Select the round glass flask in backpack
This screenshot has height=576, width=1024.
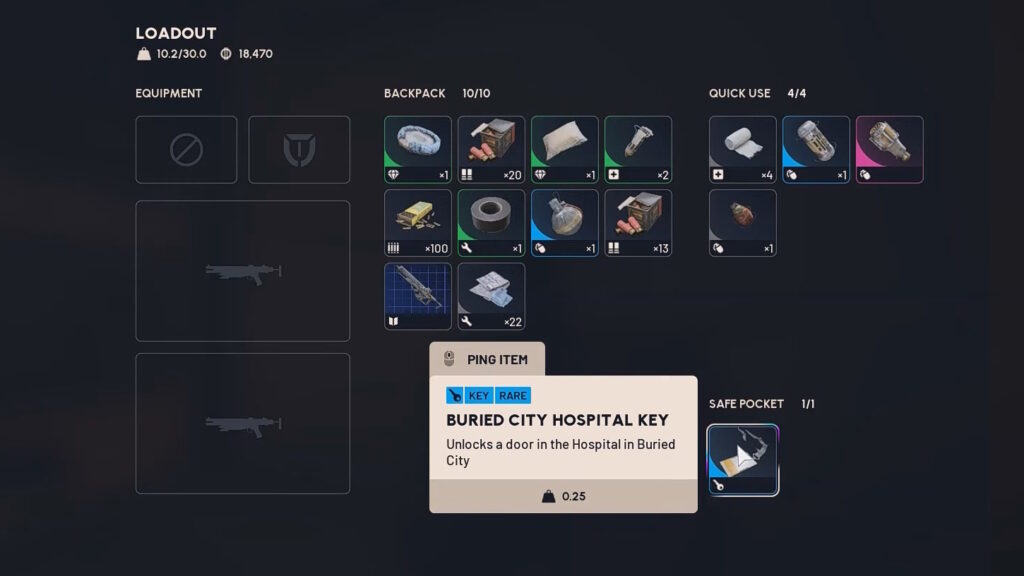tap(565, 223)
